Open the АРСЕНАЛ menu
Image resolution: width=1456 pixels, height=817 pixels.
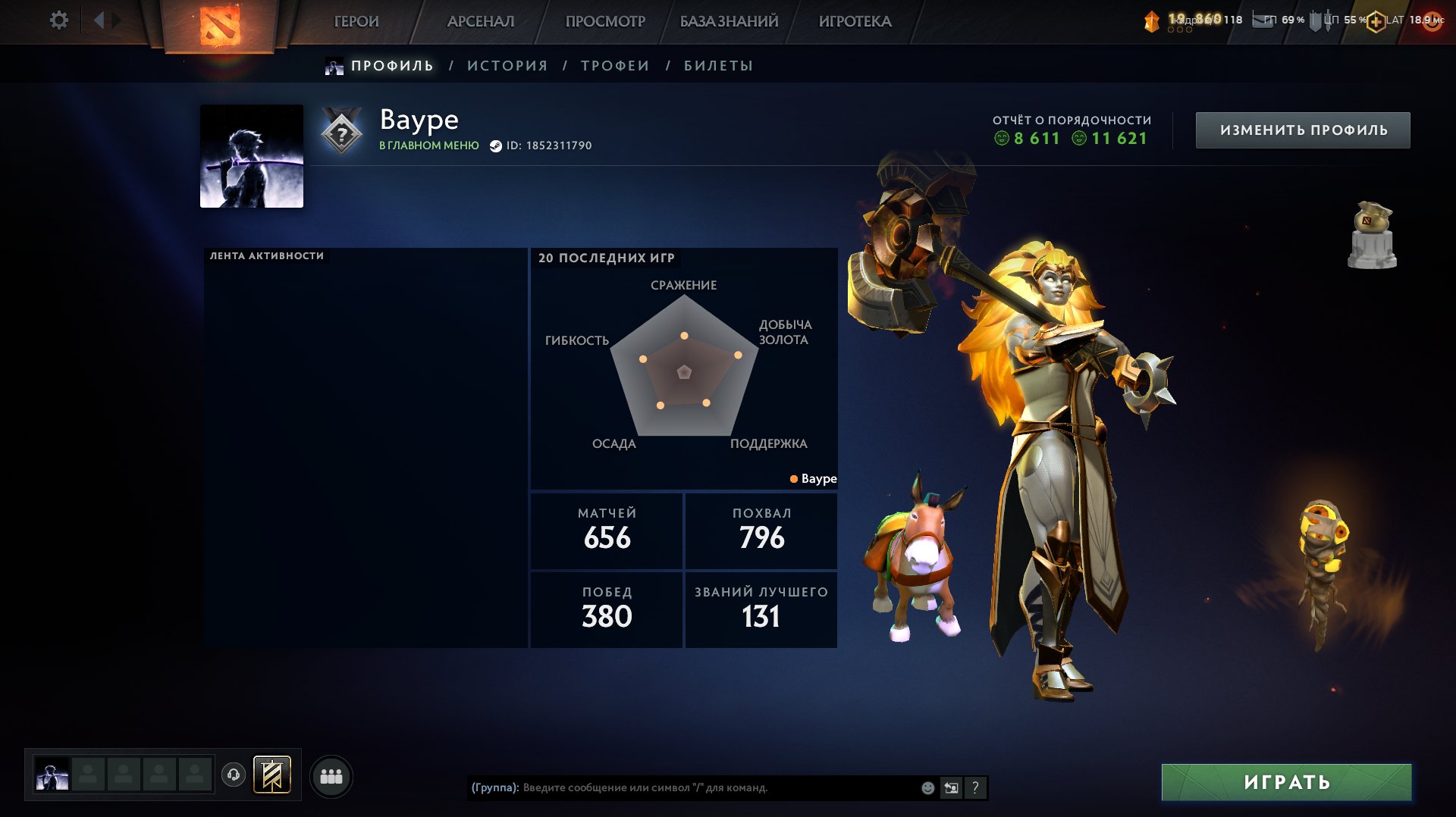click(483, 21)
